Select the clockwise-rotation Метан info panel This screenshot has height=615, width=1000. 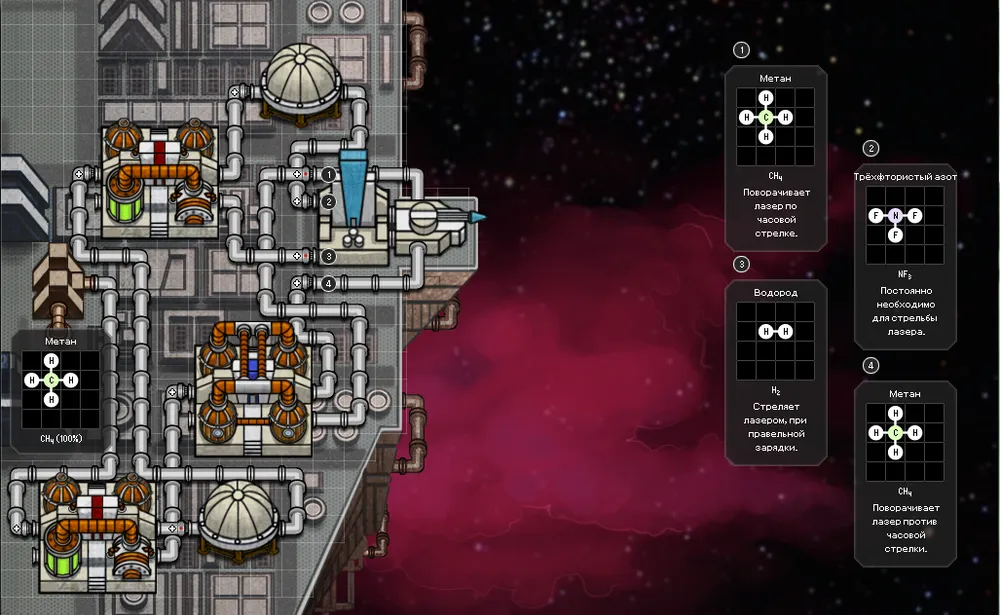775,157
